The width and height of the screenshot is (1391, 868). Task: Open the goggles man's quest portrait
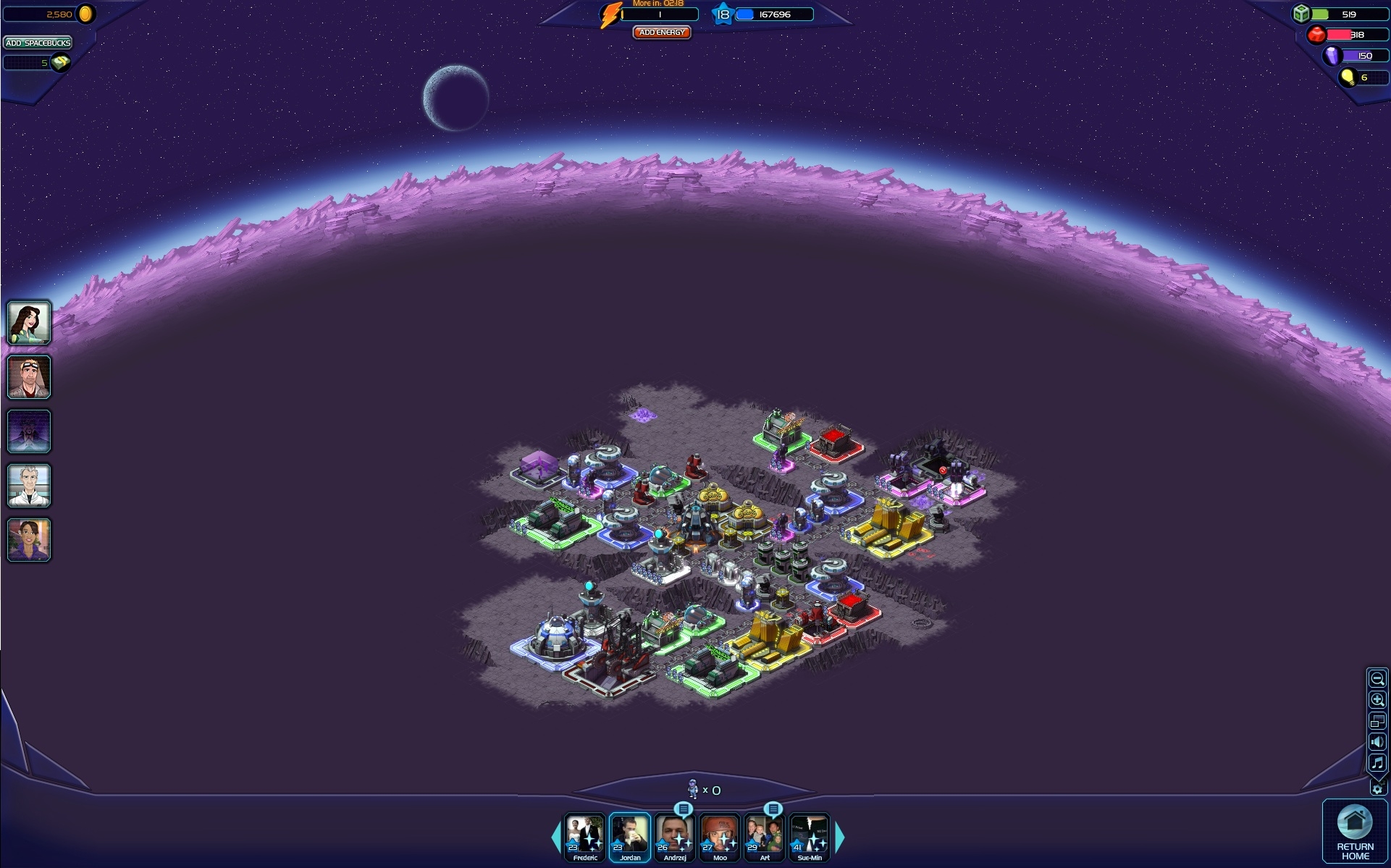(x=29, y=376)
